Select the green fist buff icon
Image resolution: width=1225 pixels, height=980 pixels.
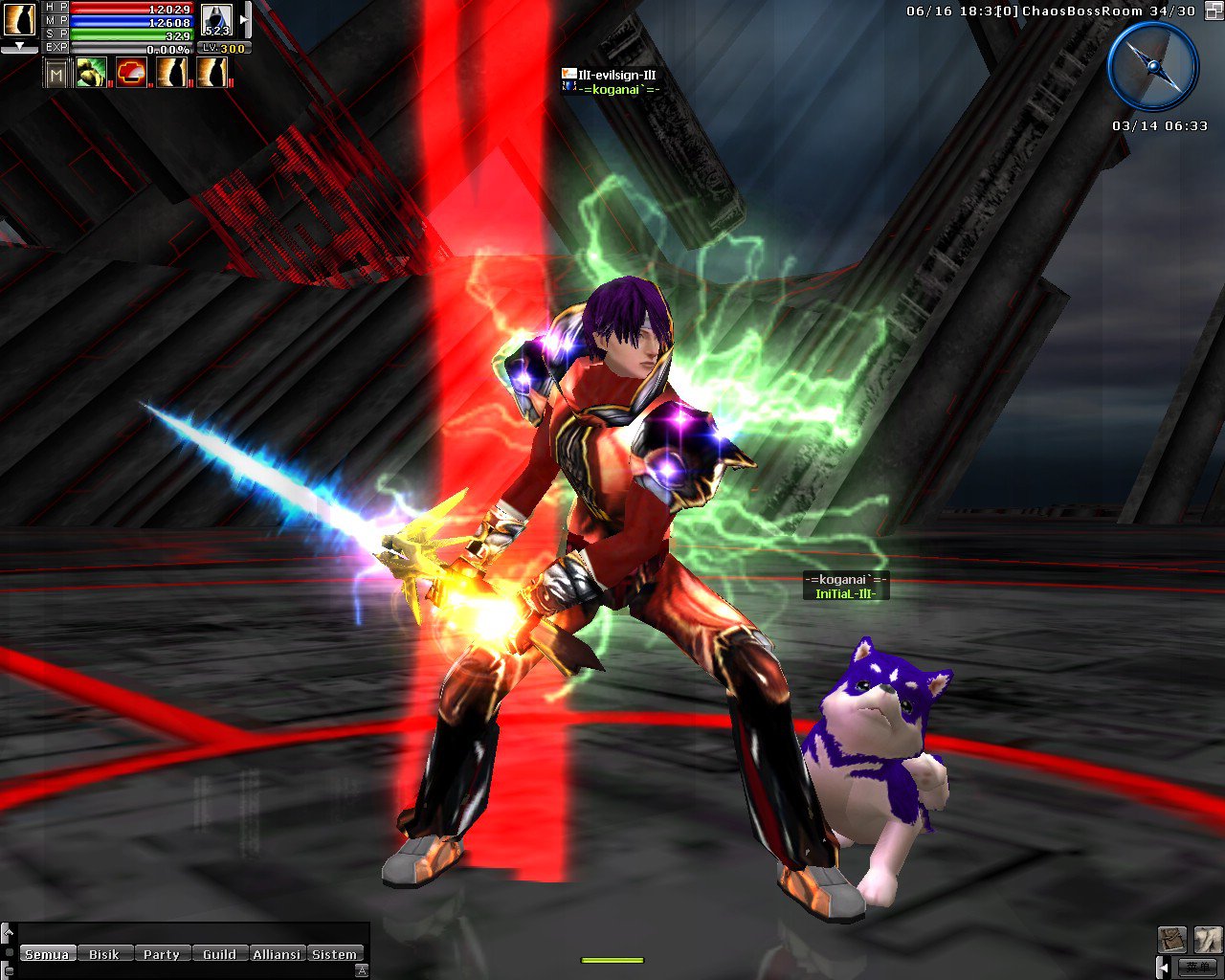[x=91, y=73]
